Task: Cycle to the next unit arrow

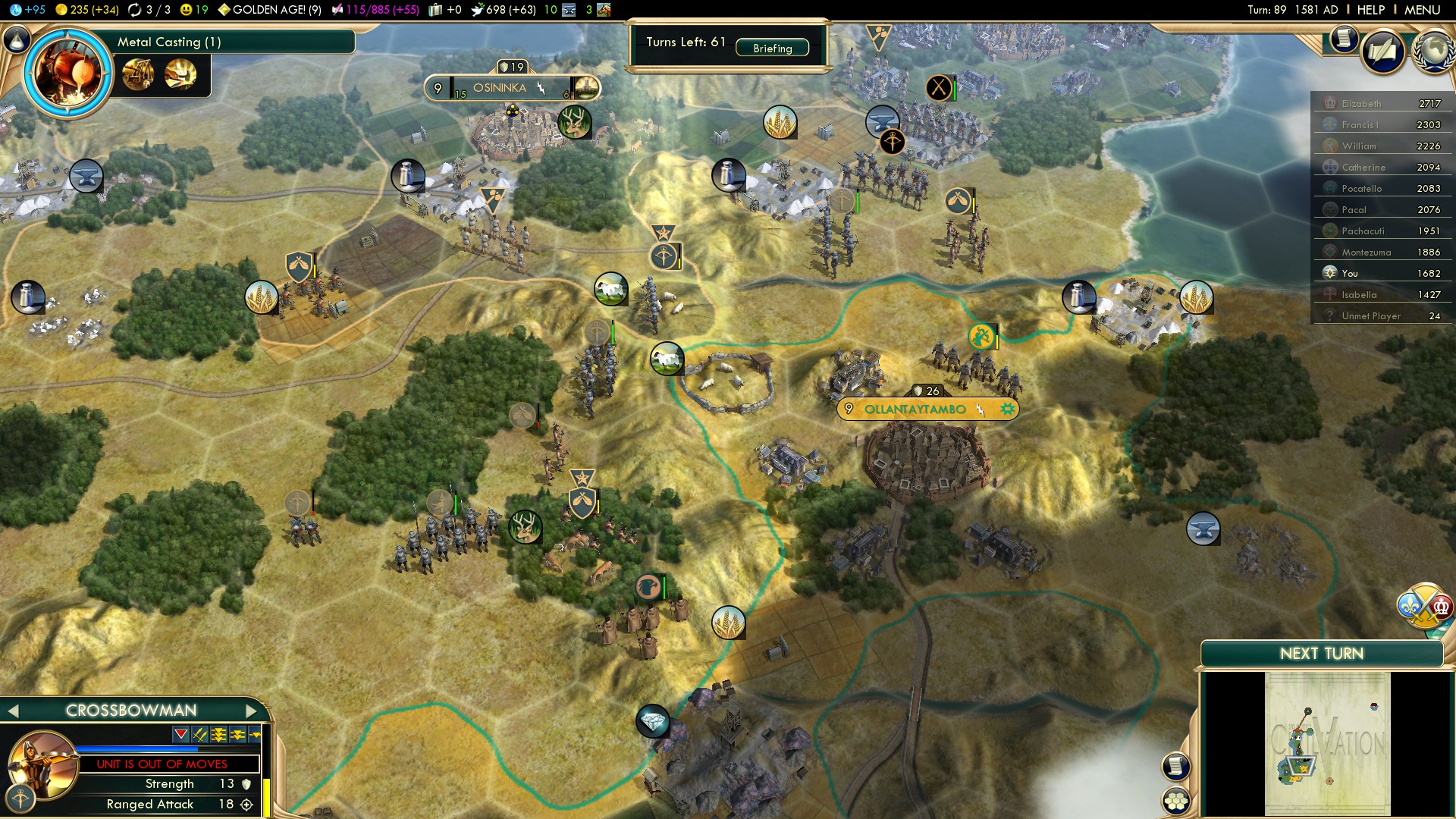Action: point(252,711)
